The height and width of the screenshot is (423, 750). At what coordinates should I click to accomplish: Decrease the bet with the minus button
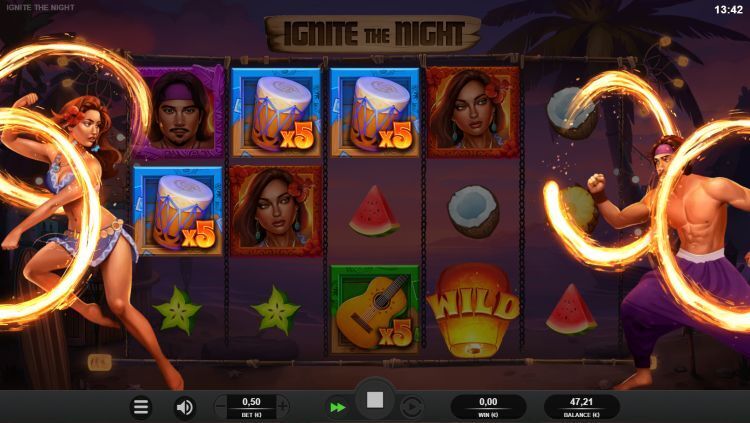tap(221, 406)
